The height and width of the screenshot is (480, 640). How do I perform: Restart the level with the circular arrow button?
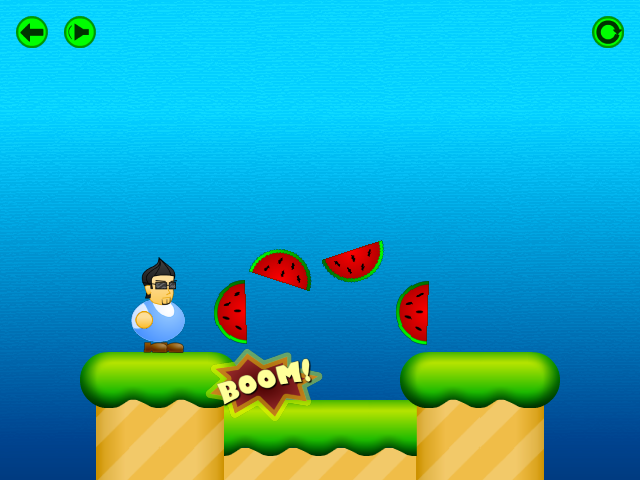coord(608,32)
